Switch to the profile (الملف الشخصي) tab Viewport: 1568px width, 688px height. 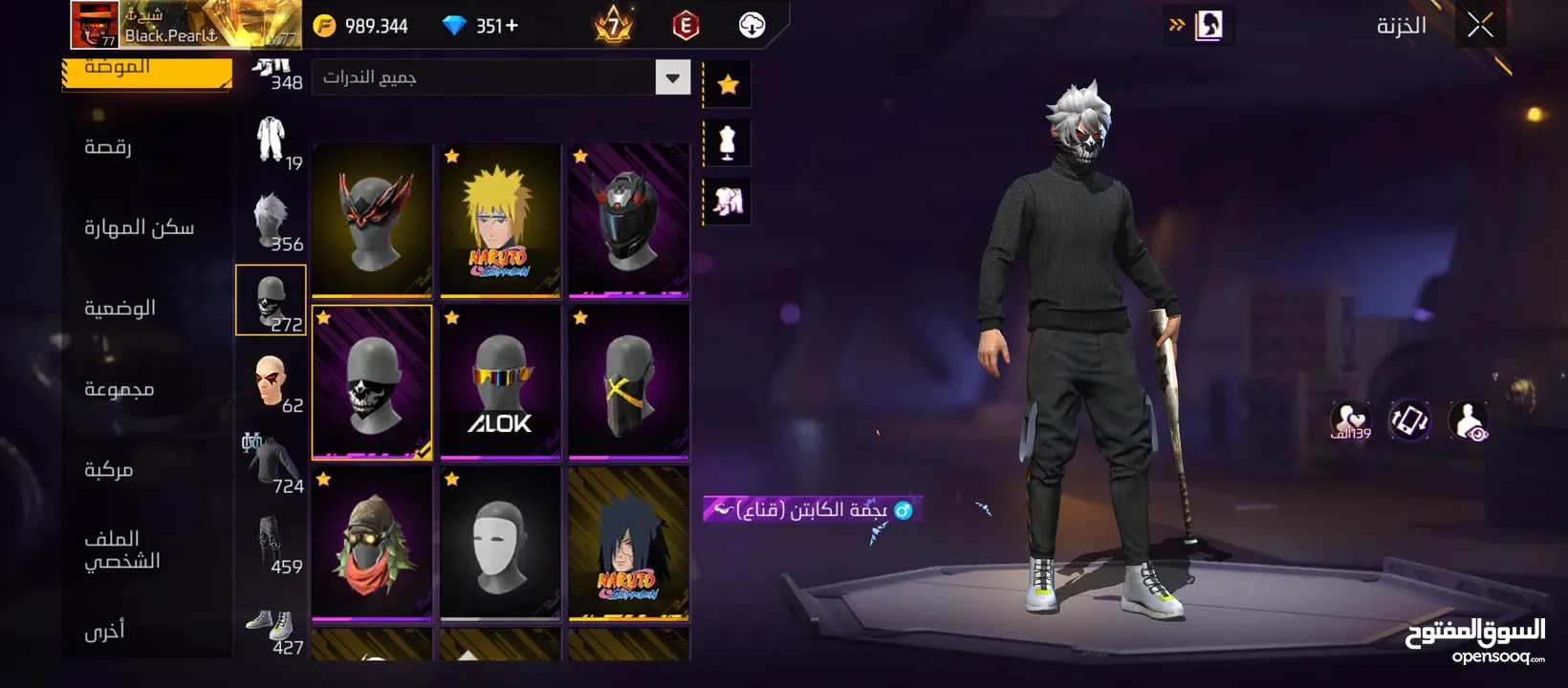[121, 549]
